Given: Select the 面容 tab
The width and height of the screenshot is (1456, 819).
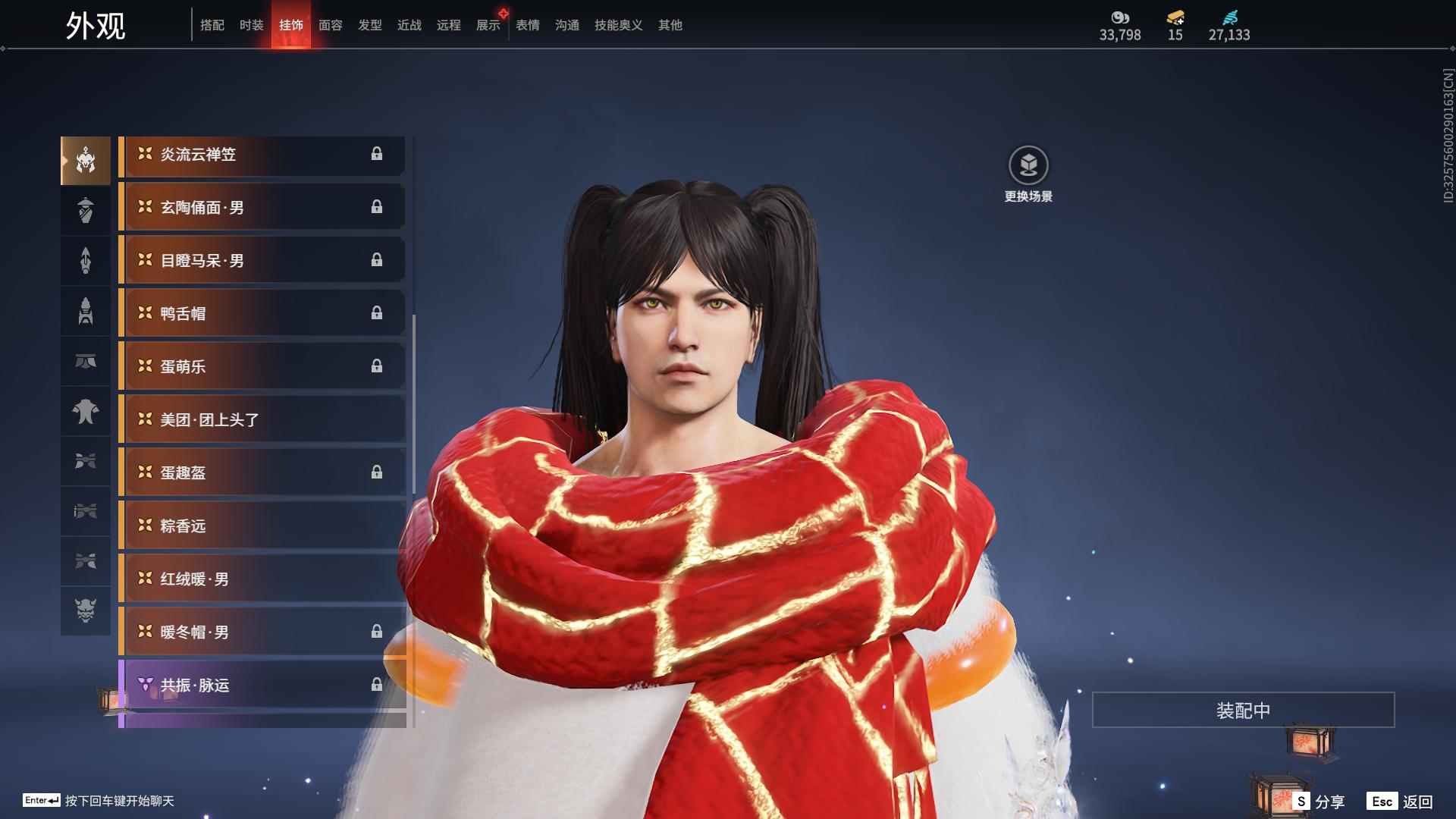Looking at the screenshot, I should click(330, 25).
